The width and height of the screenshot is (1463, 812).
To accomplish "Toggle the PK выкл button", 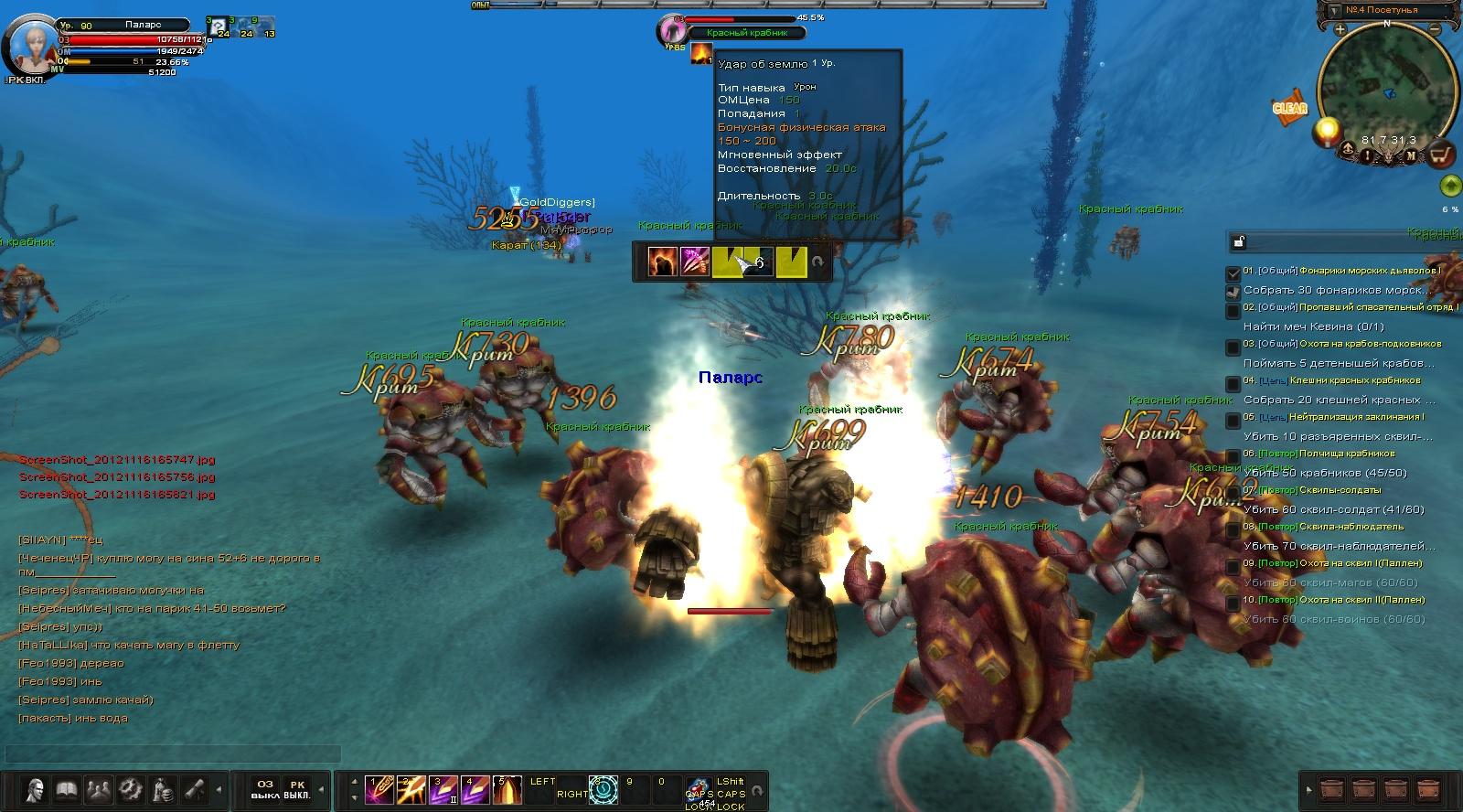I will click(297, 789).
